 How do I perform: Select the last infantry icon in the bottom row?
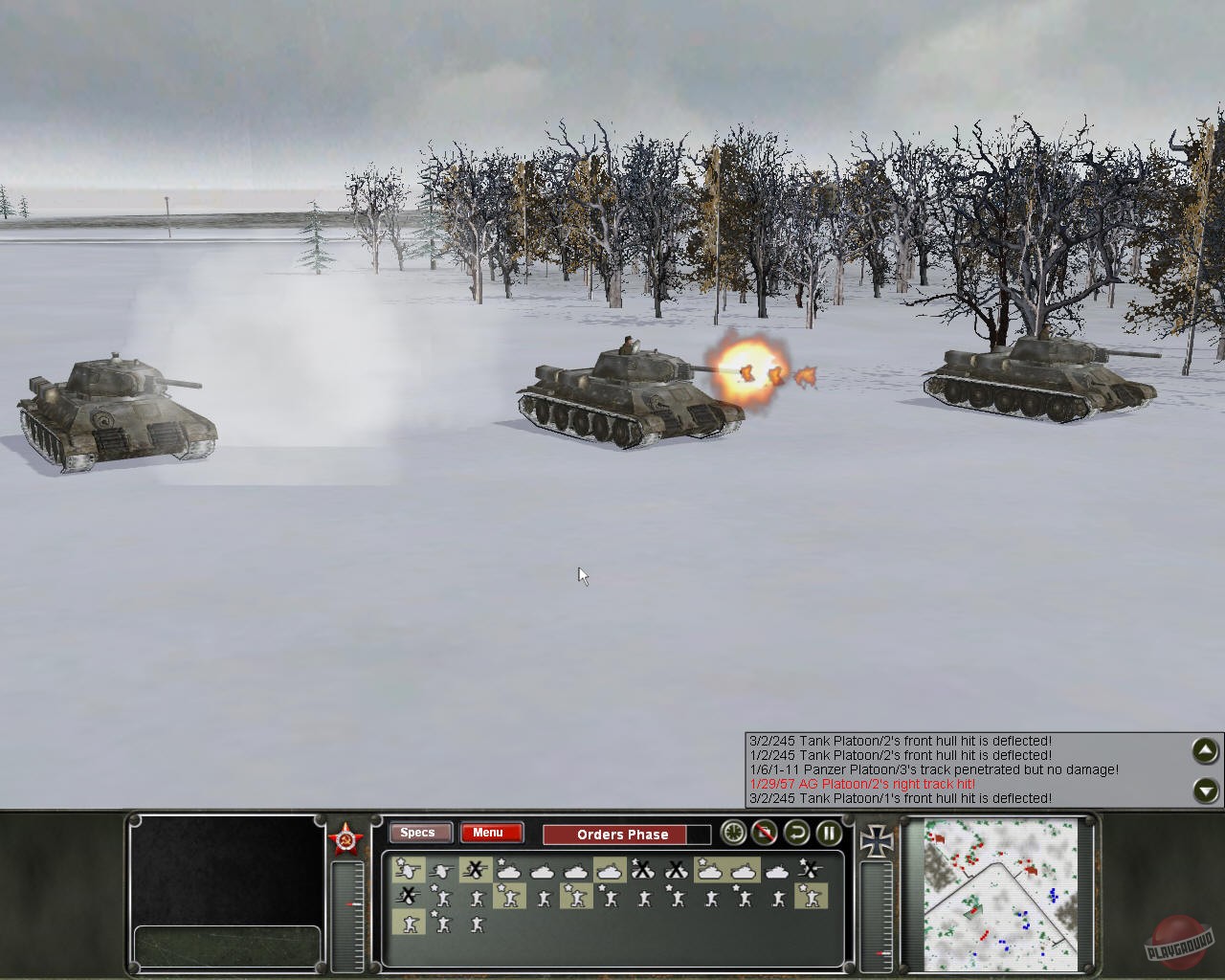[x=478, y=922]
